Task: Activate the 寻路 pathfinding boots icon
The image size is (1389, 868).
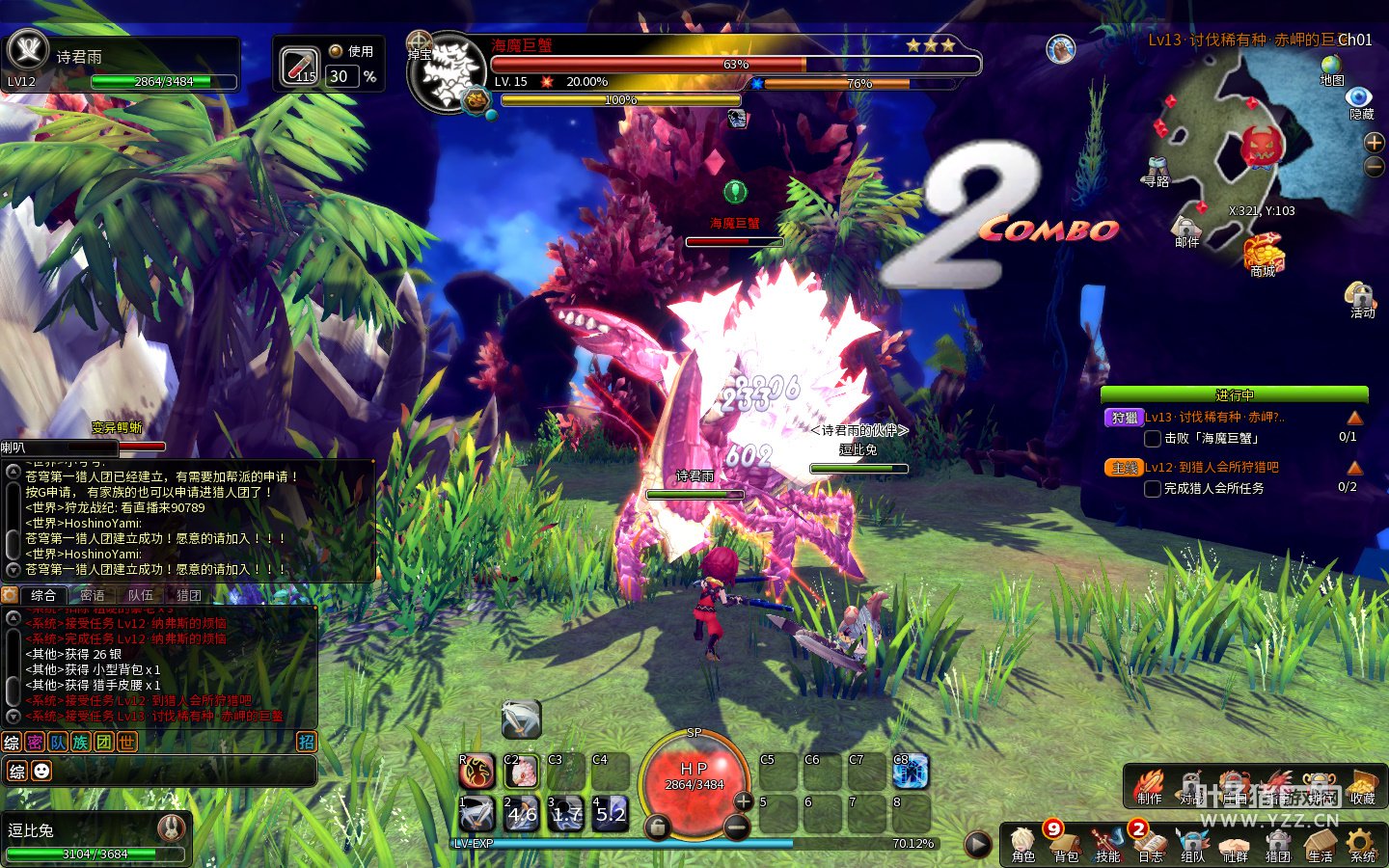Action: tap(1157, 170)
